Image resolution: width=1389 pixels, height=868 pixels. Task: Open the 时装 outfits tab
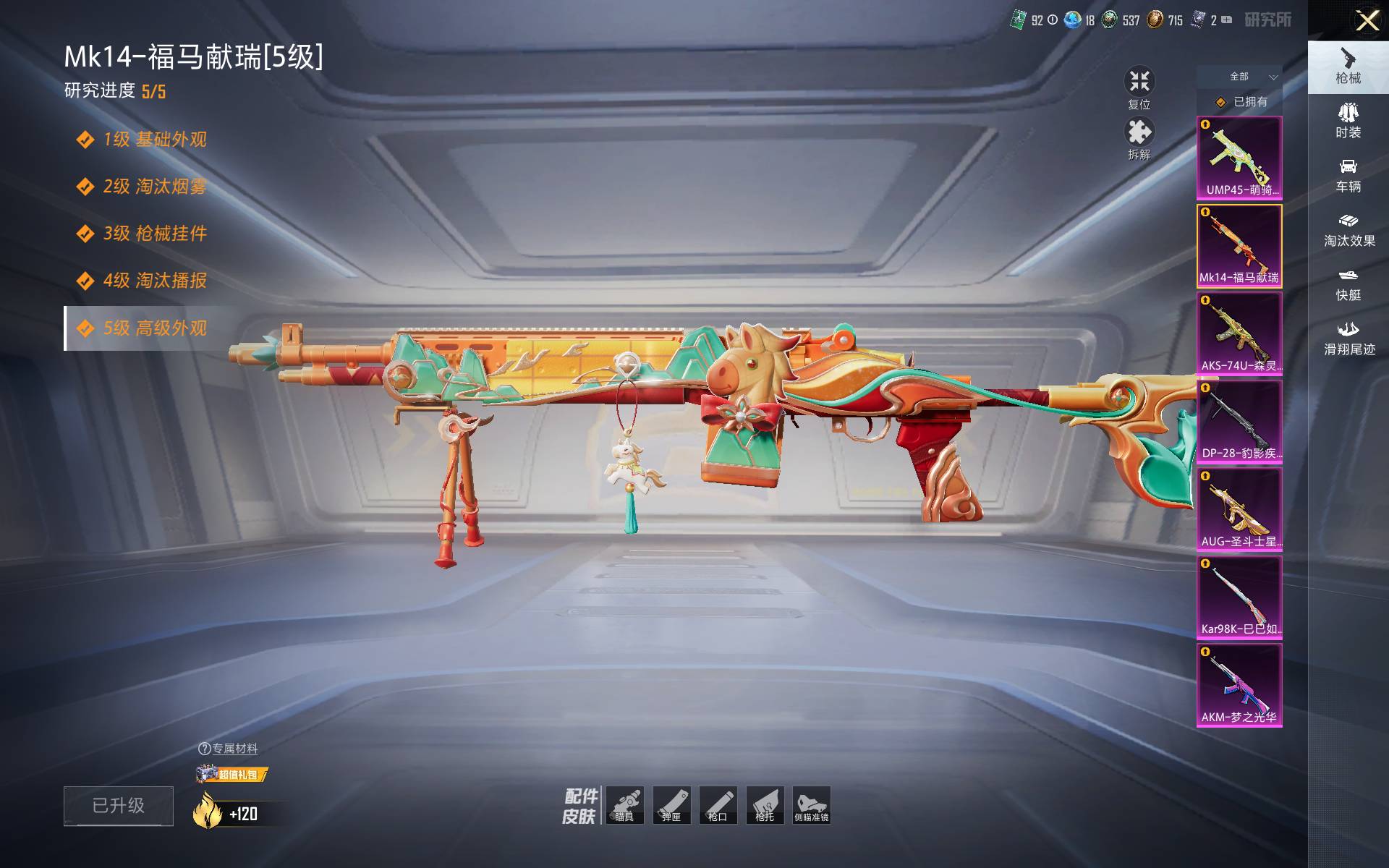(x=1348, y=121)
